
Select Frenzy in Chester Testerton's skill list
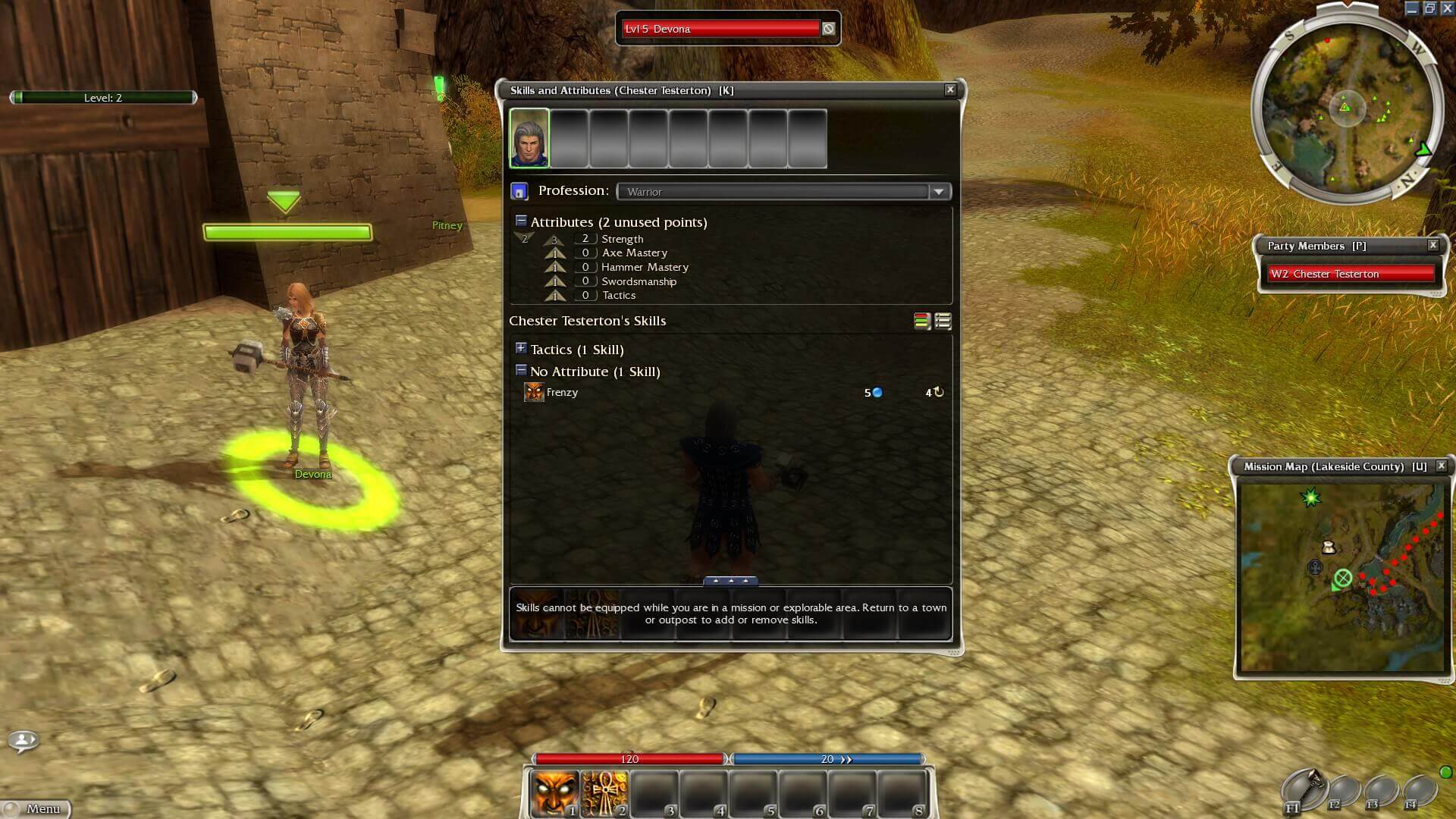[561, 392]
